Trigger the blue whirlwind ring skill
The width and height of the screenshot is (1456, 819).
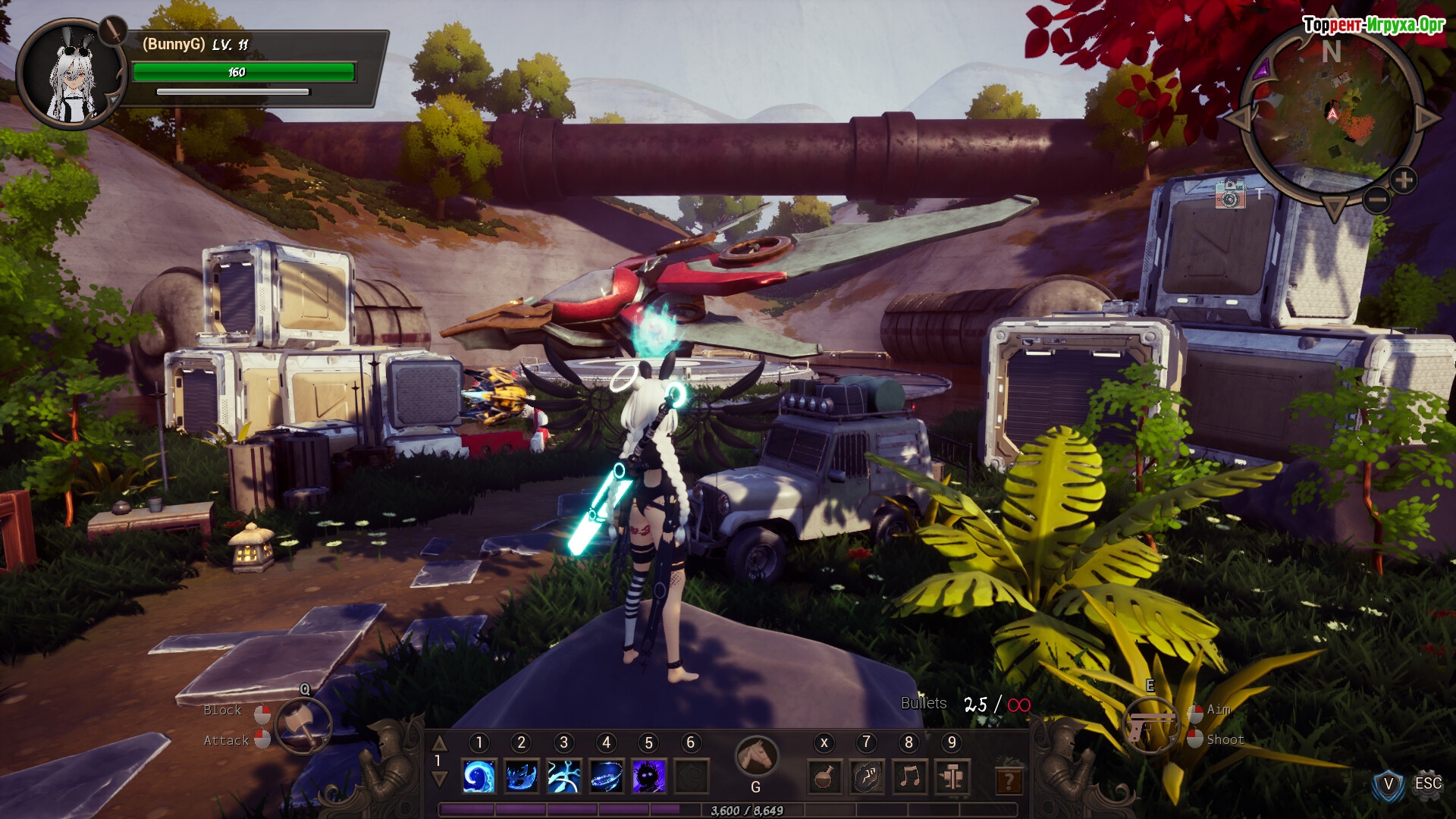pos(607,777)
